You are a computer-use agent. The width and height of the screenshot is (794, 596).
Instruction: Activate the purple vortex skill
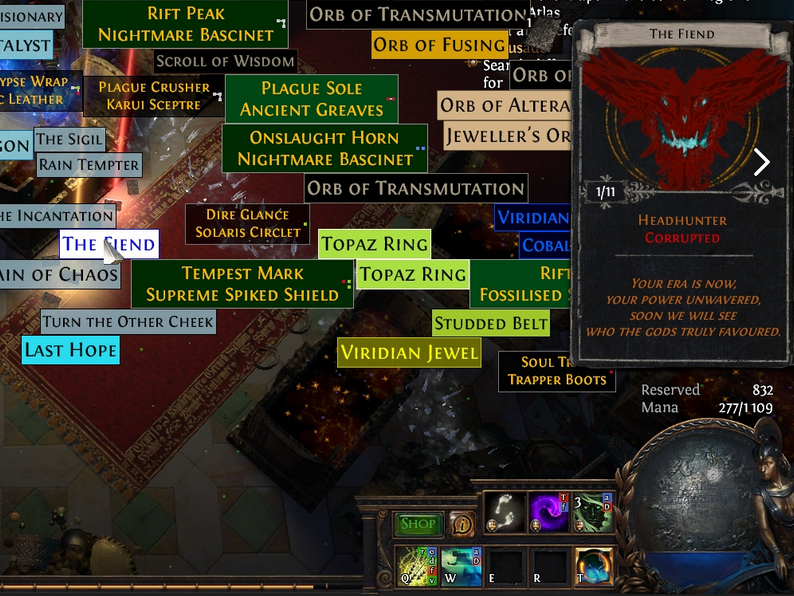click(x=548, y=511)
